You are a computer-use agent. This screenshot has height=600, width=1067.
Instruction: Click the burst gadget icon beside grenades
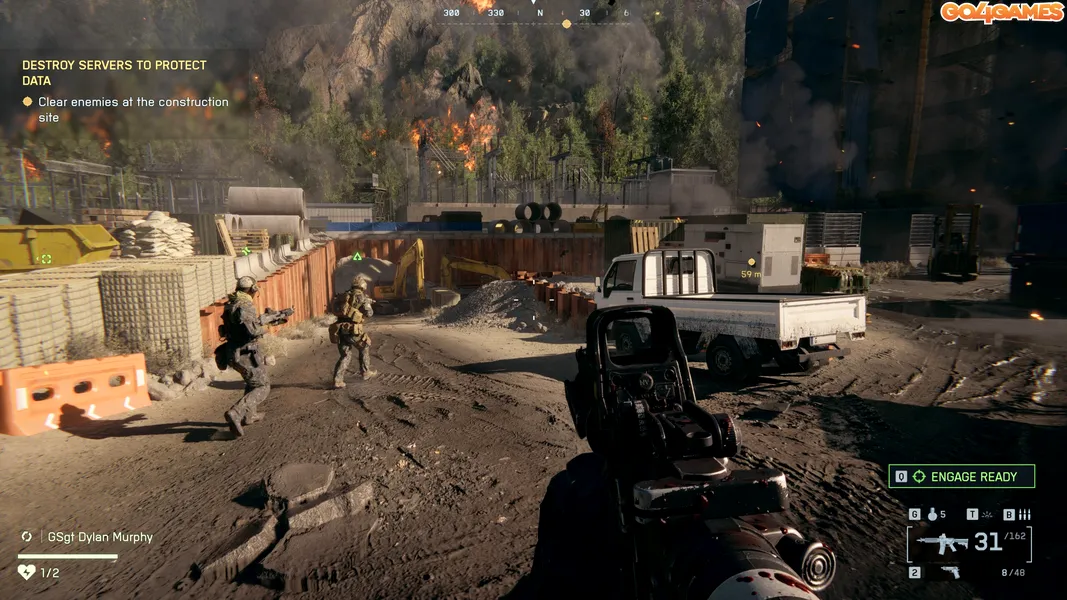pyautogui.click(x=988, y=515)
